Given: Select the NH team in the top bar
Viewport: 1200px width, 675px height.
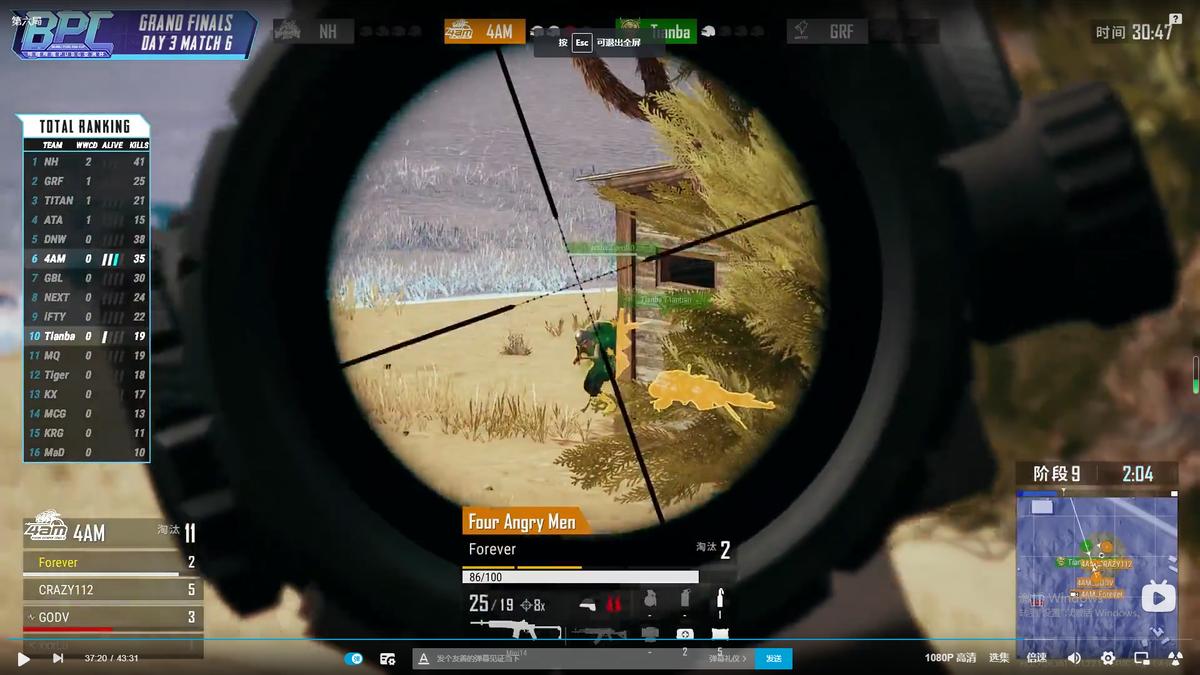Looking at the screenshot, I should coord(313,32).
